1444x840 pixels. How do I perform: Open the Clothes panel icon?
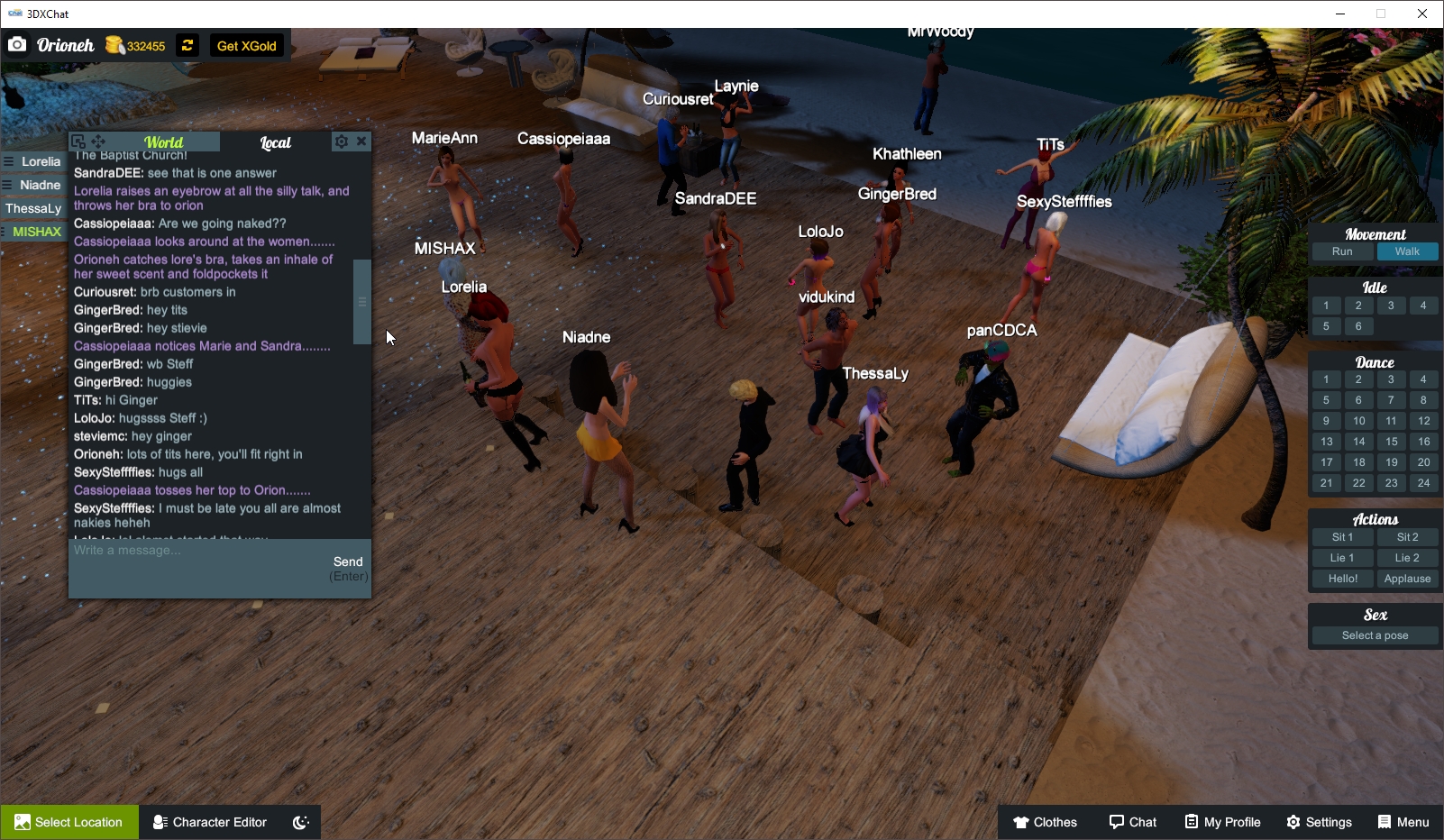[1021, 822]
